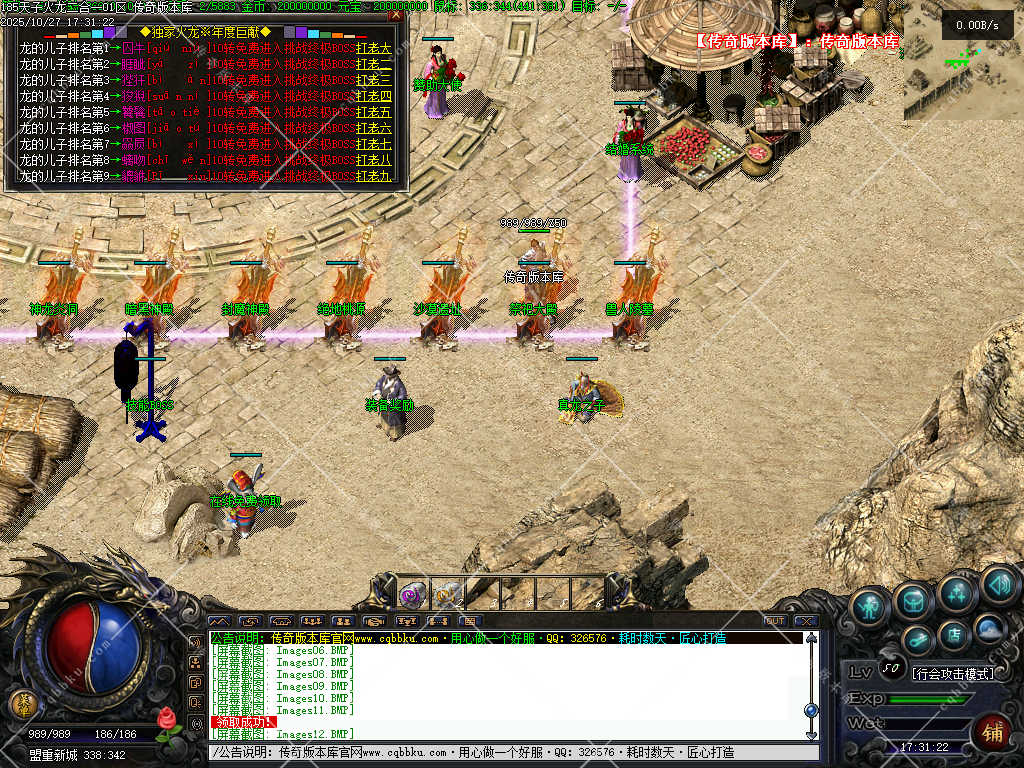The image size is (1024, 768).
Task: Open the bag round button
Action: [913, 600]
